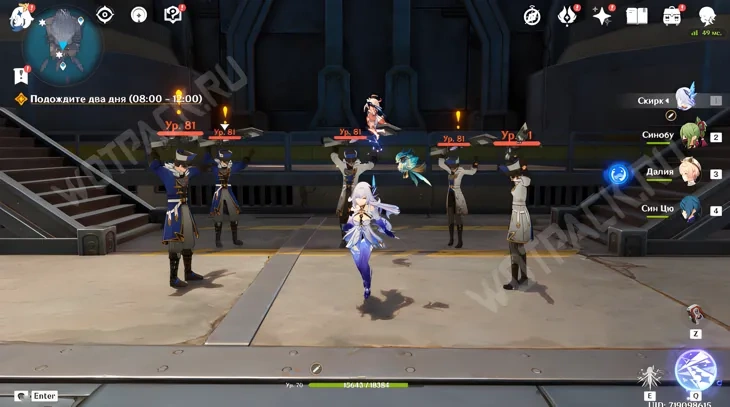This screenshot has height=407, width=730.
Task: Open the backpack inventory
Action: point(672,16)
